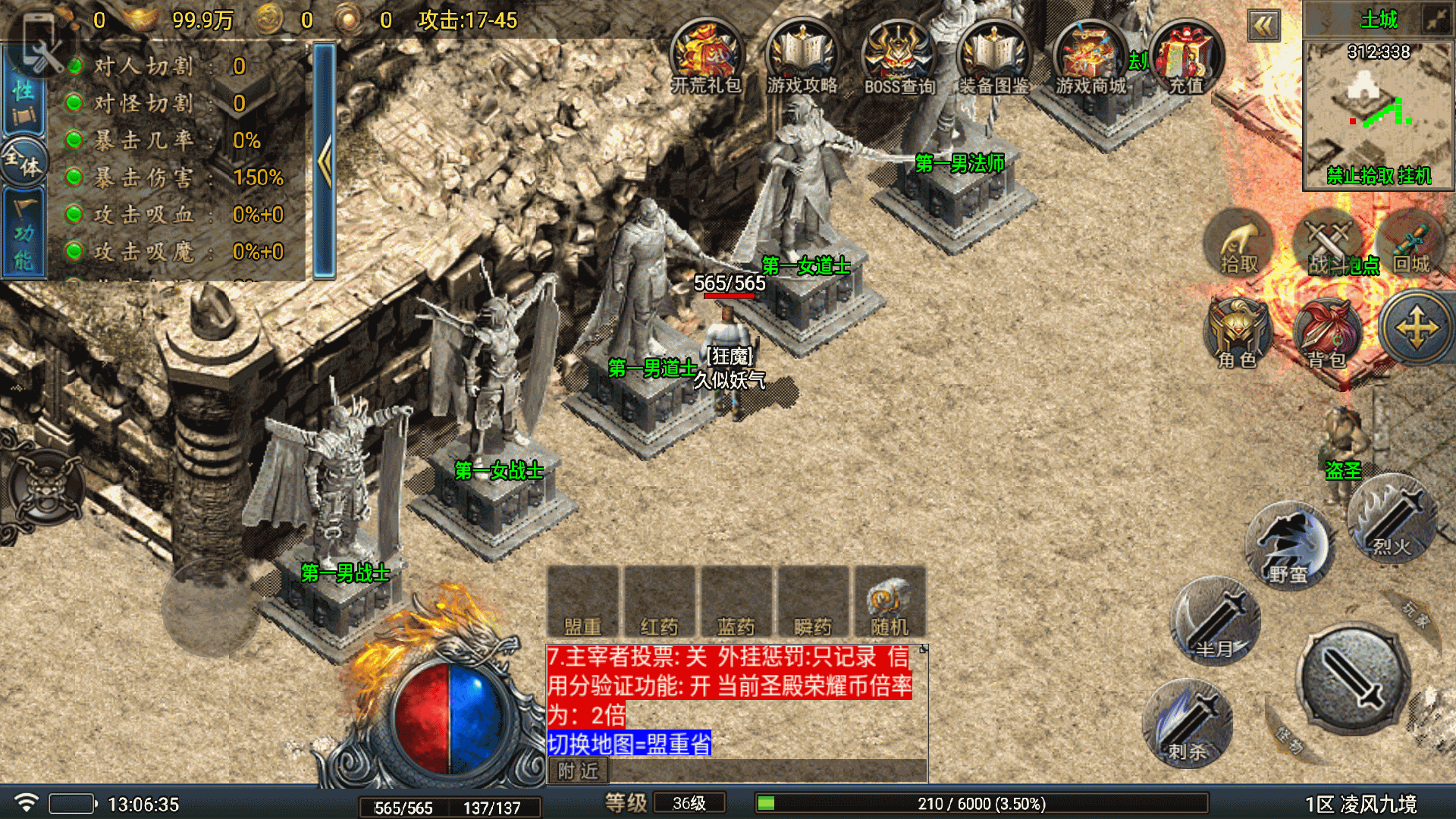This screenshot has width=1456, height=819.
Task: Activate the 烈火 skill
Action: point(1392,519)
